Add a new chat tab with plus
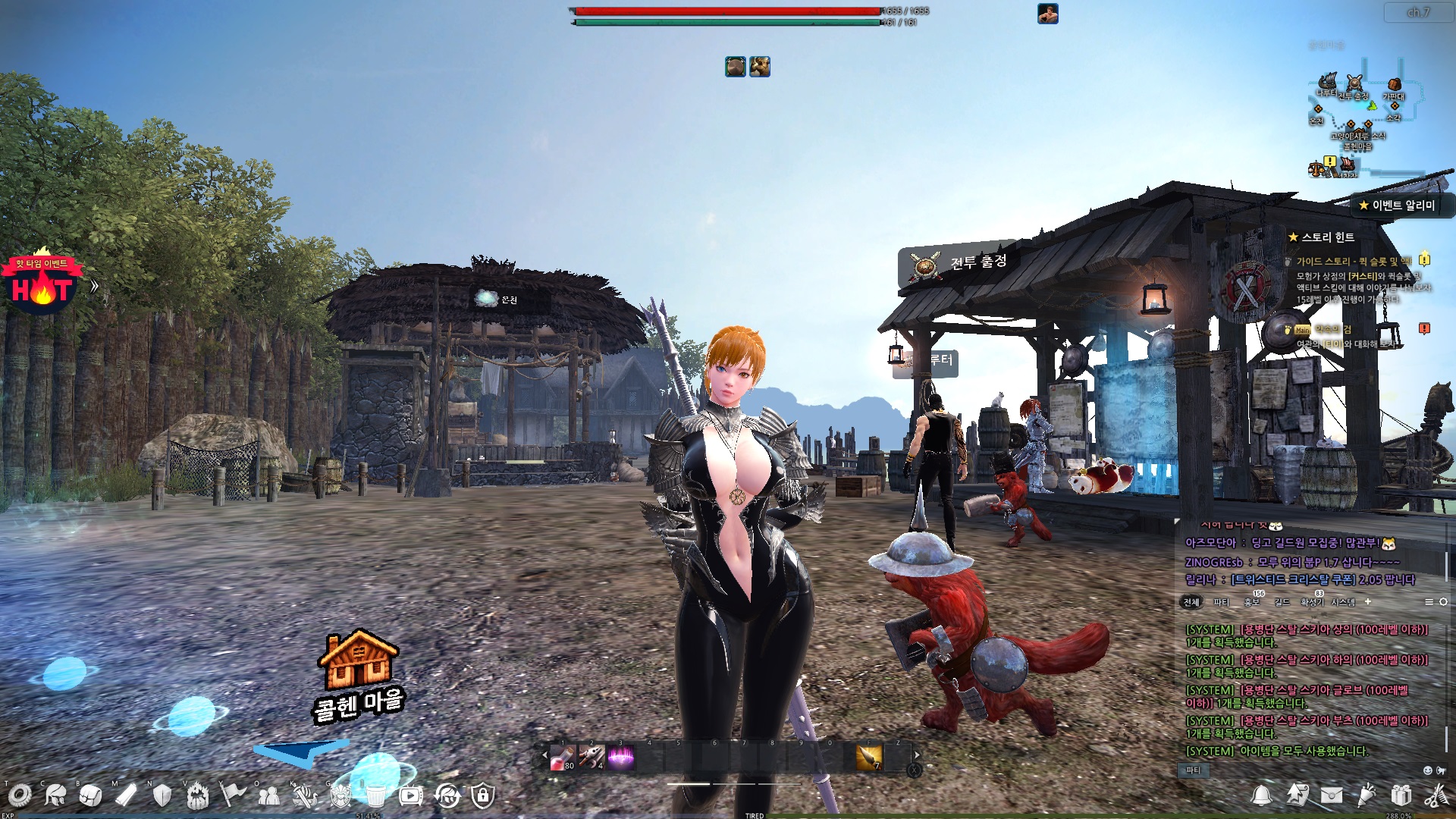 [x=1368, y=601]
